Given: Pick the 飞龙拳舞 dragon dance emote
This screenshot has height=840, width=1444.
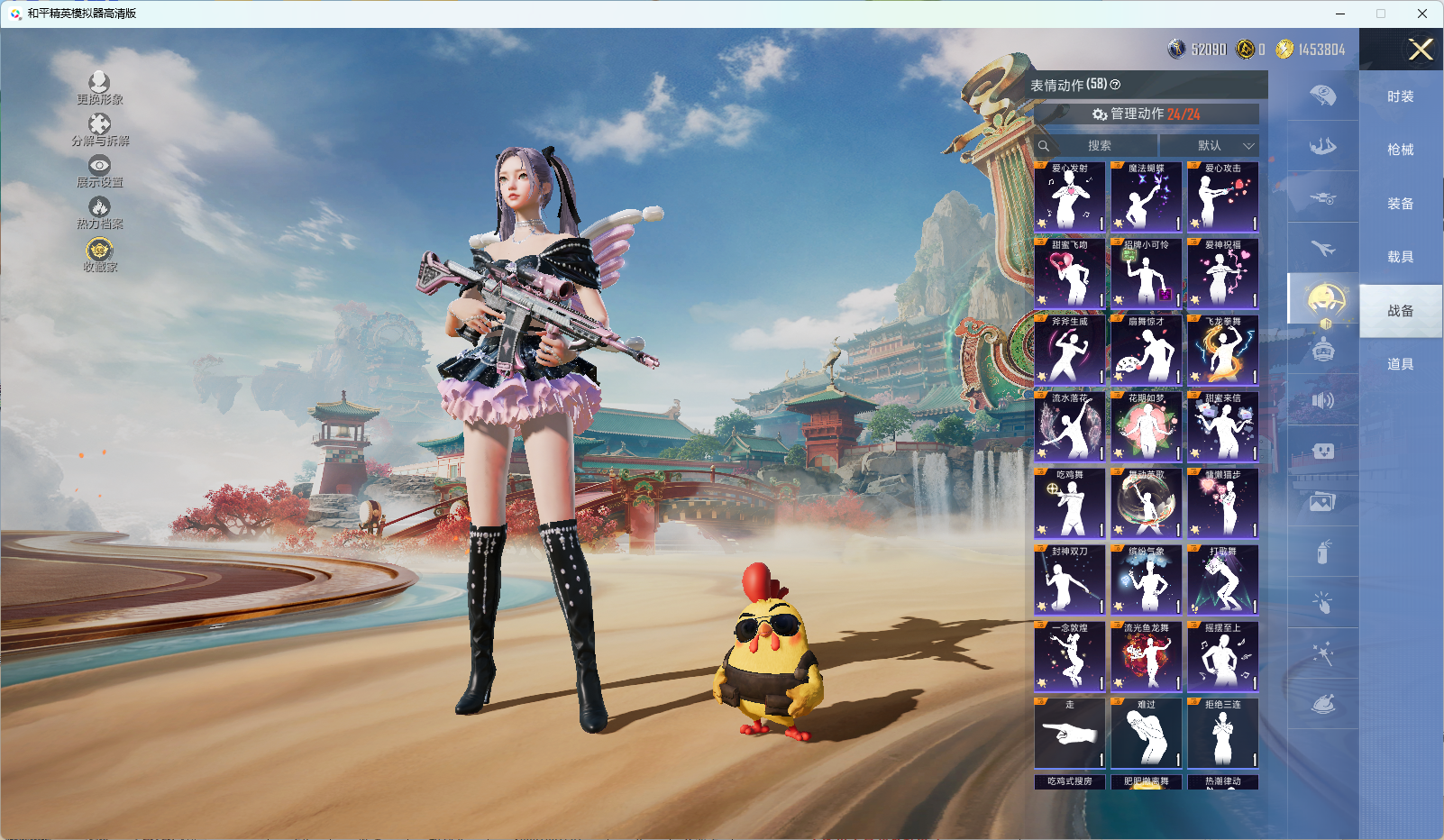Looking at the screenshot, I should tap(1223, 351).
